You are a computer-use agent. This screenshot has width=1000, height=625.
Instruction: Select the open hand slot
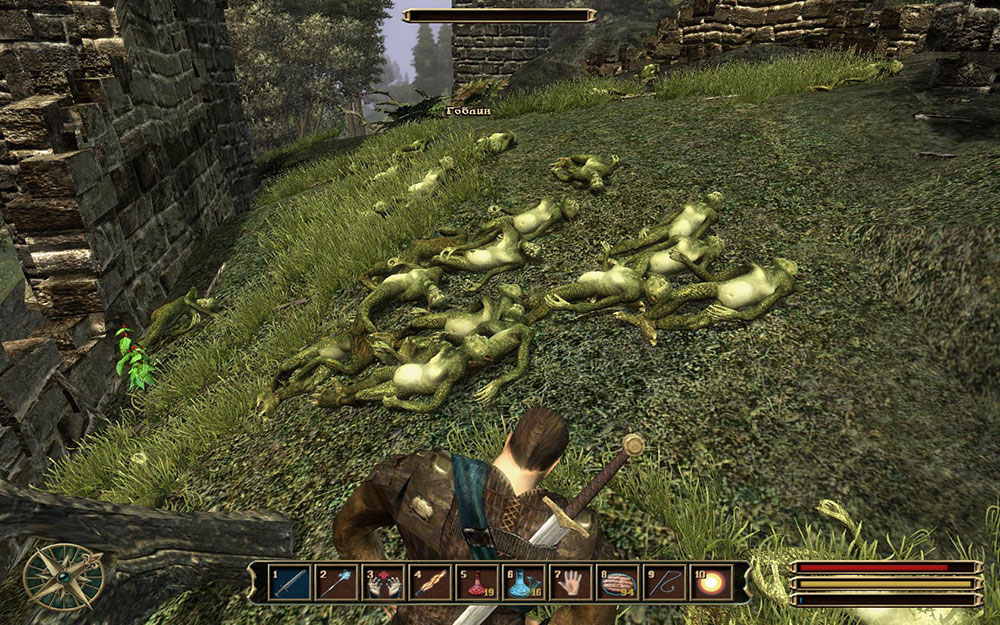point(571,582)
